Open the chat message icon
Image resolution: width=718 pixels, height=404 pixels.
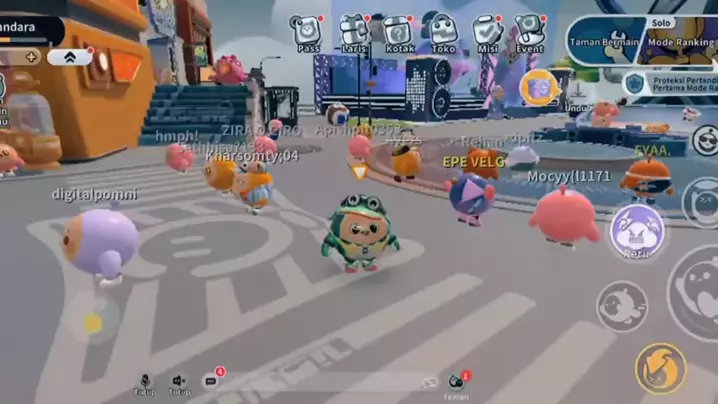click(212, 381)
